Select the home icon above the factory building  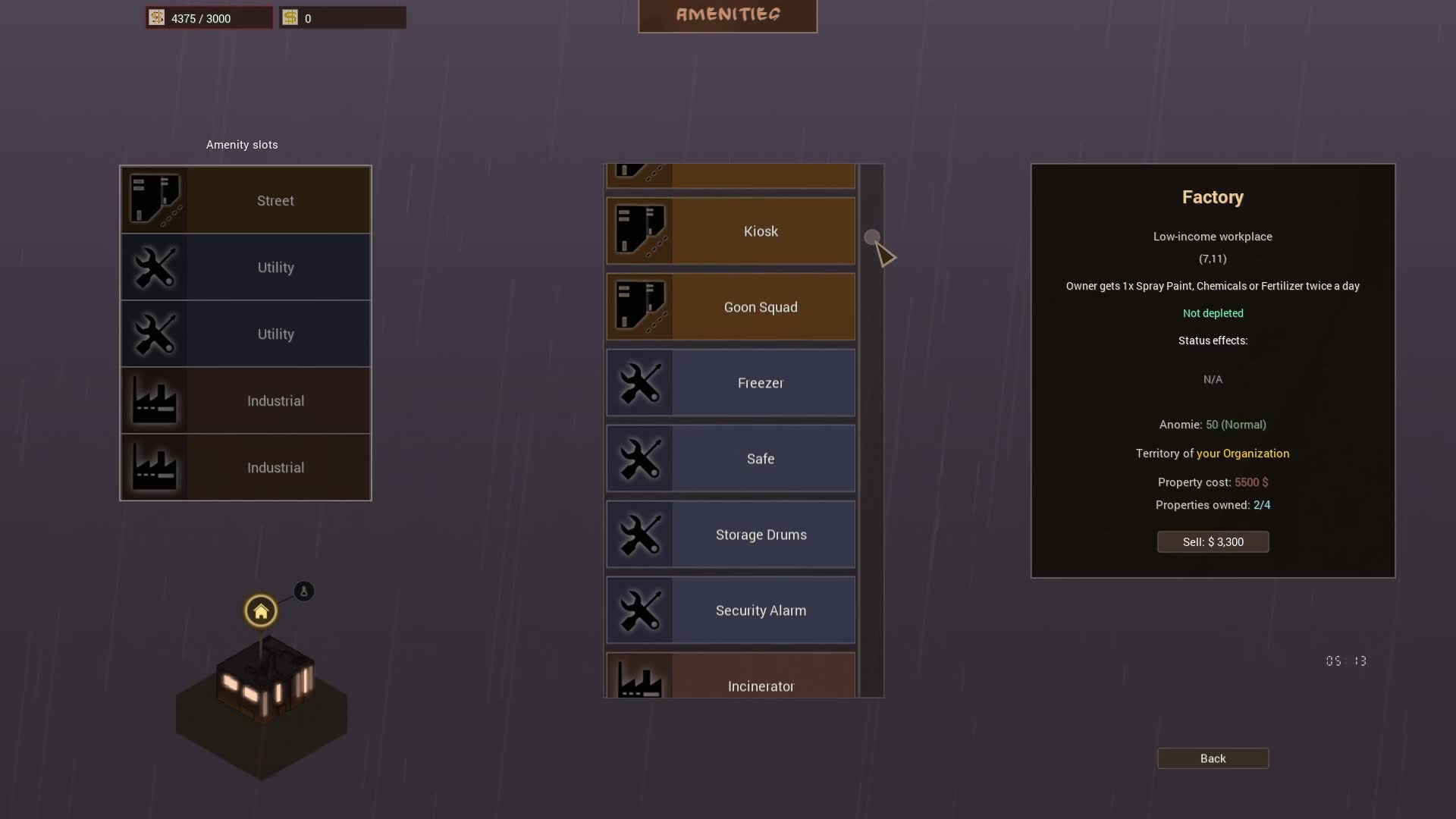(260, 610)
